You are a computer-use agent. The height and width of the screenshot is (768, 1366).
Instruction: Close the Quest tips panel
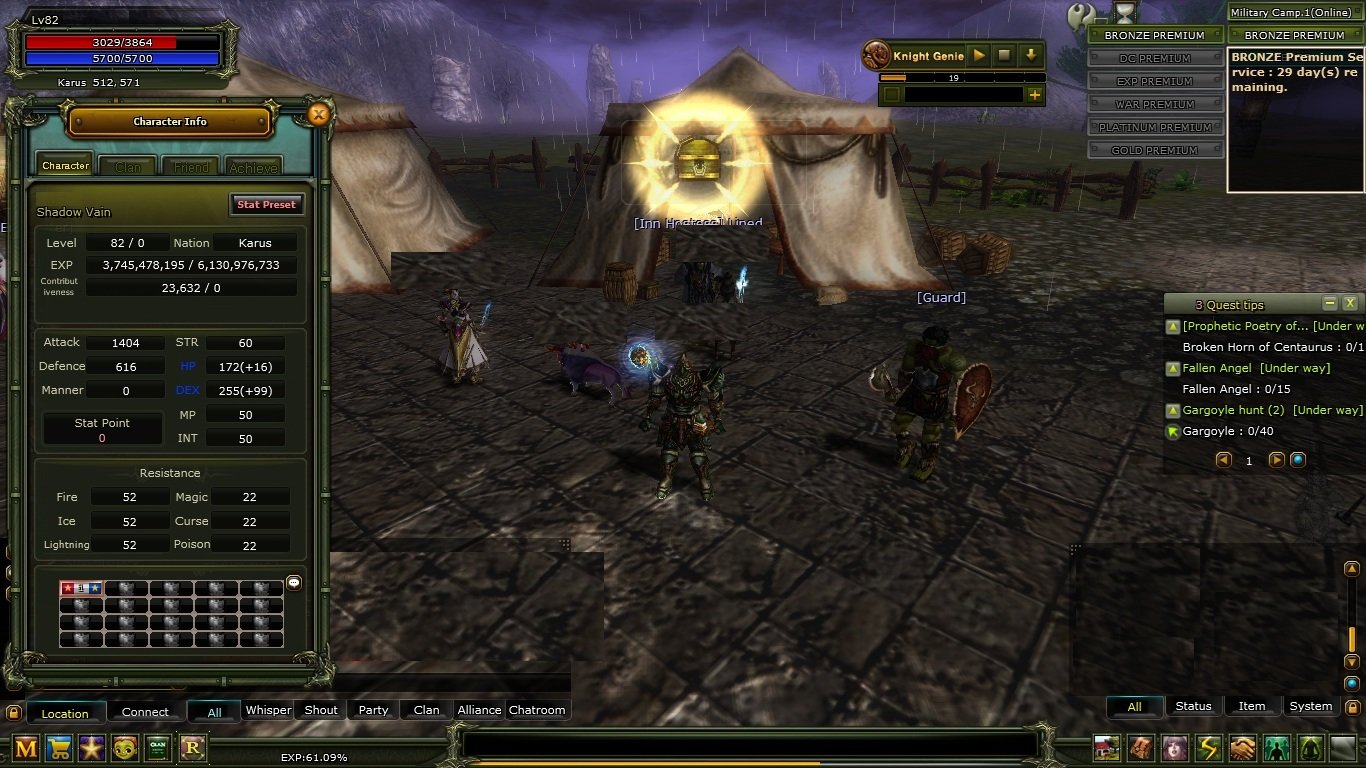tap(1349, 303)
